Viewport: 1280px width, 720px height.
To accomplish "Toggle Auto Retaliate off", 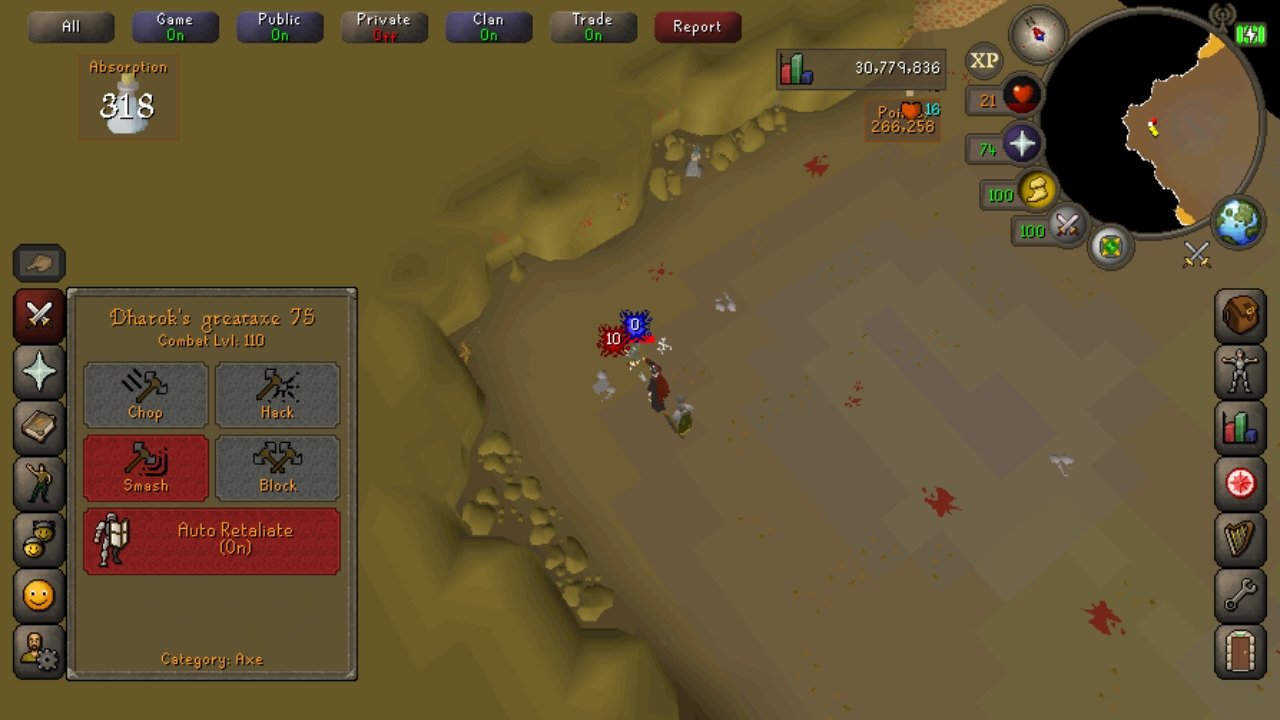I will tap(212, 541).
